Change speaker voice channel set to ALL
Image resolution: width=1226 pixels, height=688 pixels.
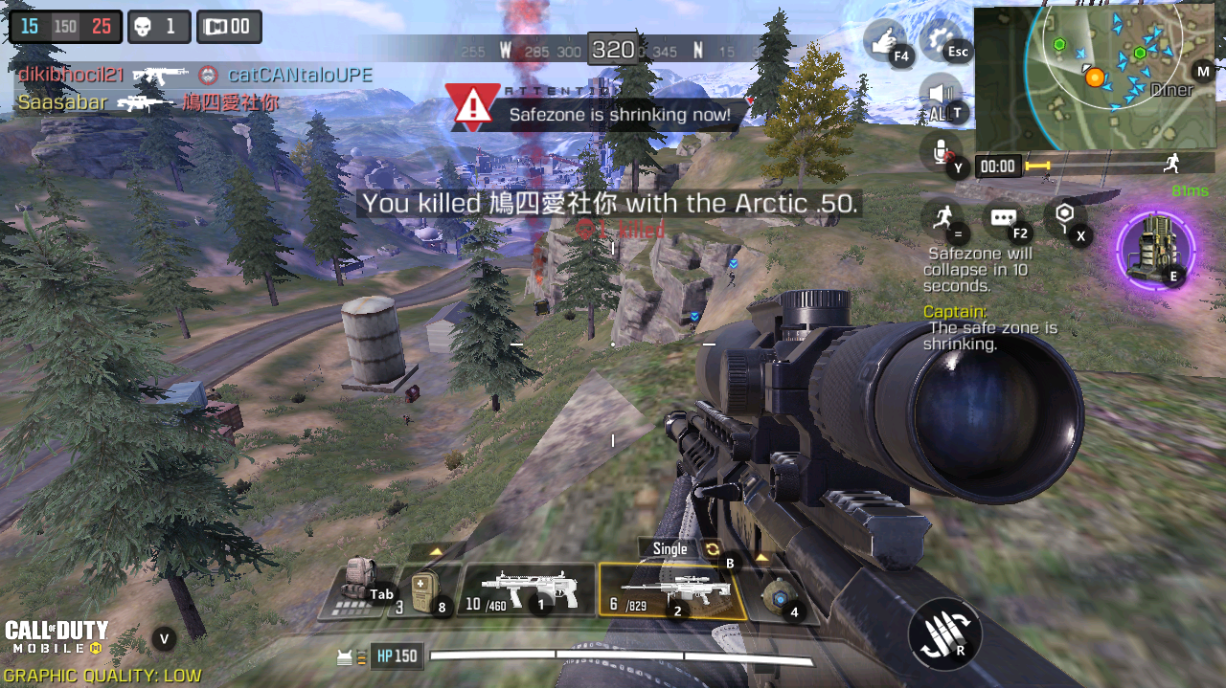tap(941, 97)
